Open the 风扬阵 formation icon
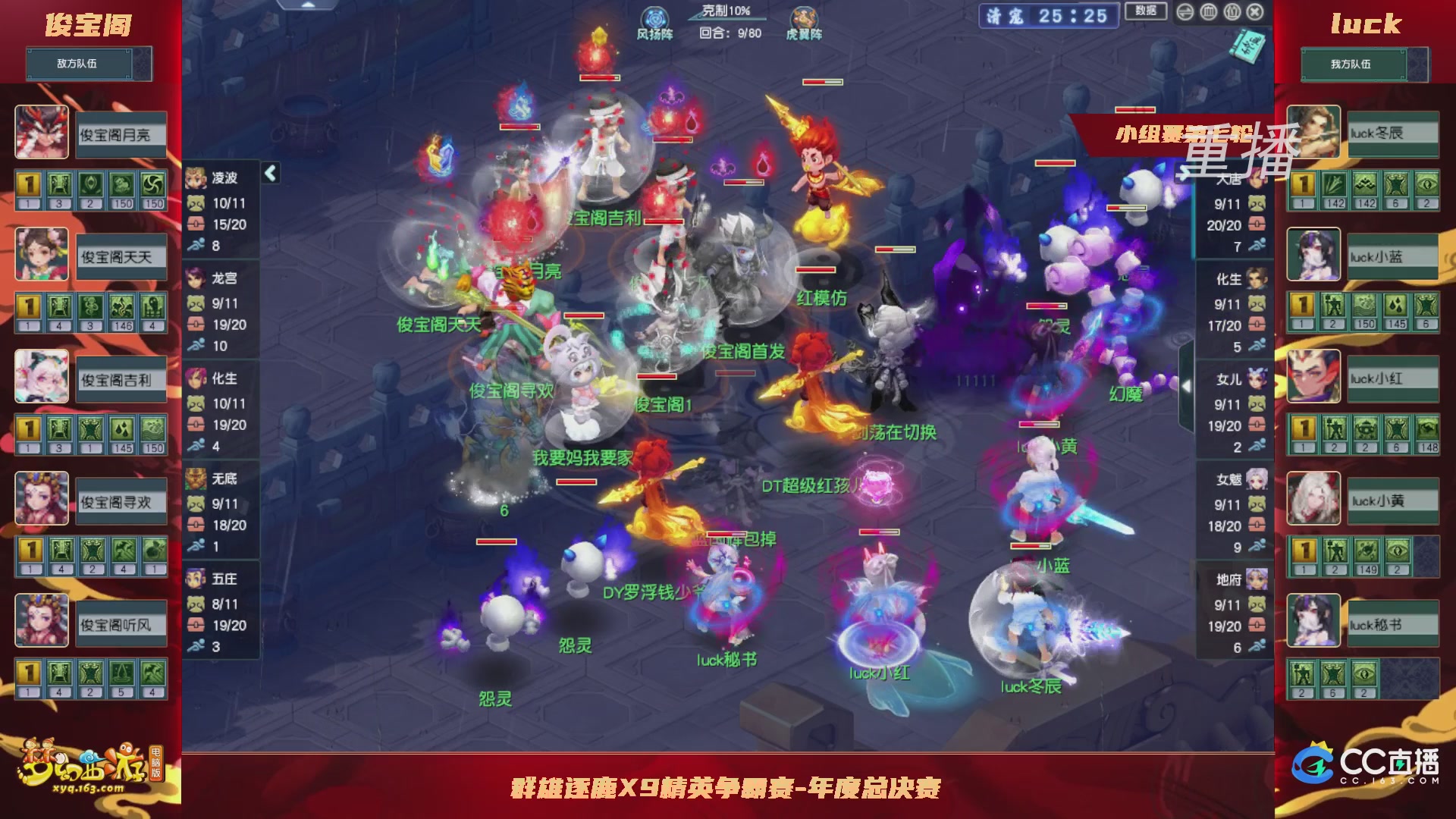 pos(655,17)
